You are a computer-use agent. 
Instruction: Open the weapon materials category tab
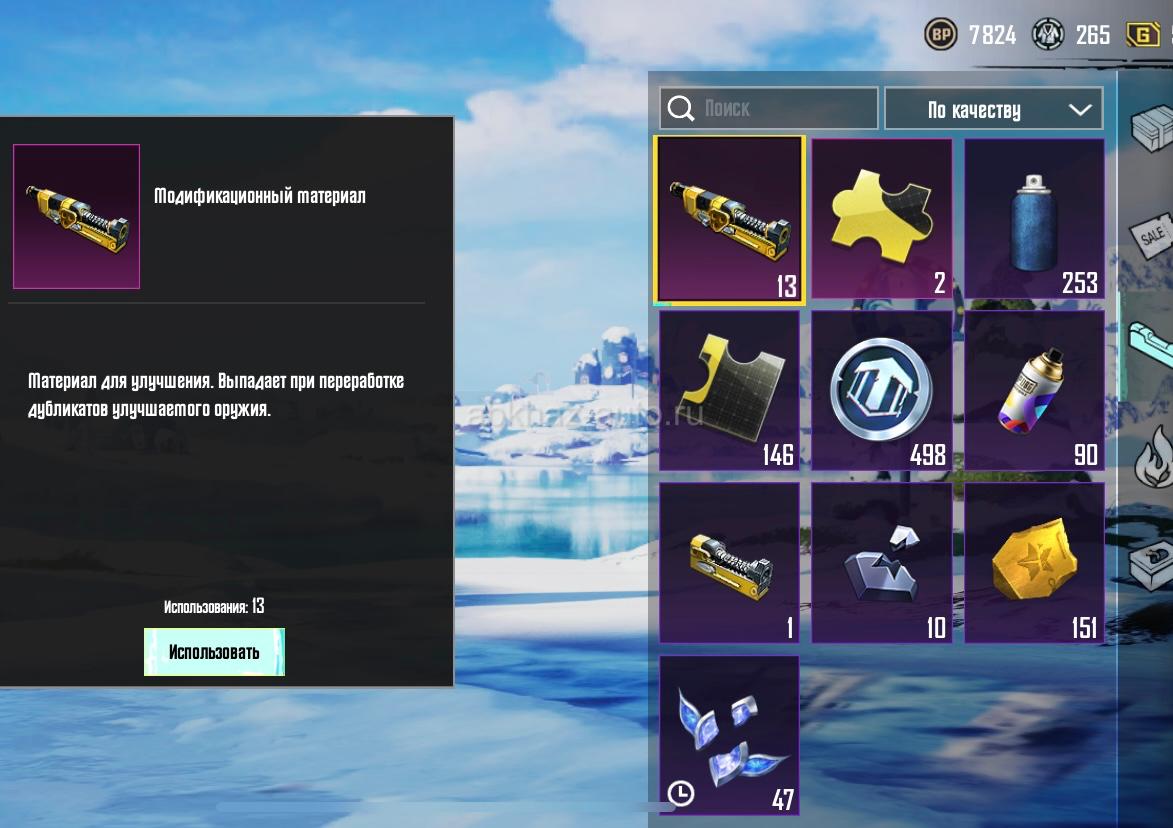[x=1151, y=345]
